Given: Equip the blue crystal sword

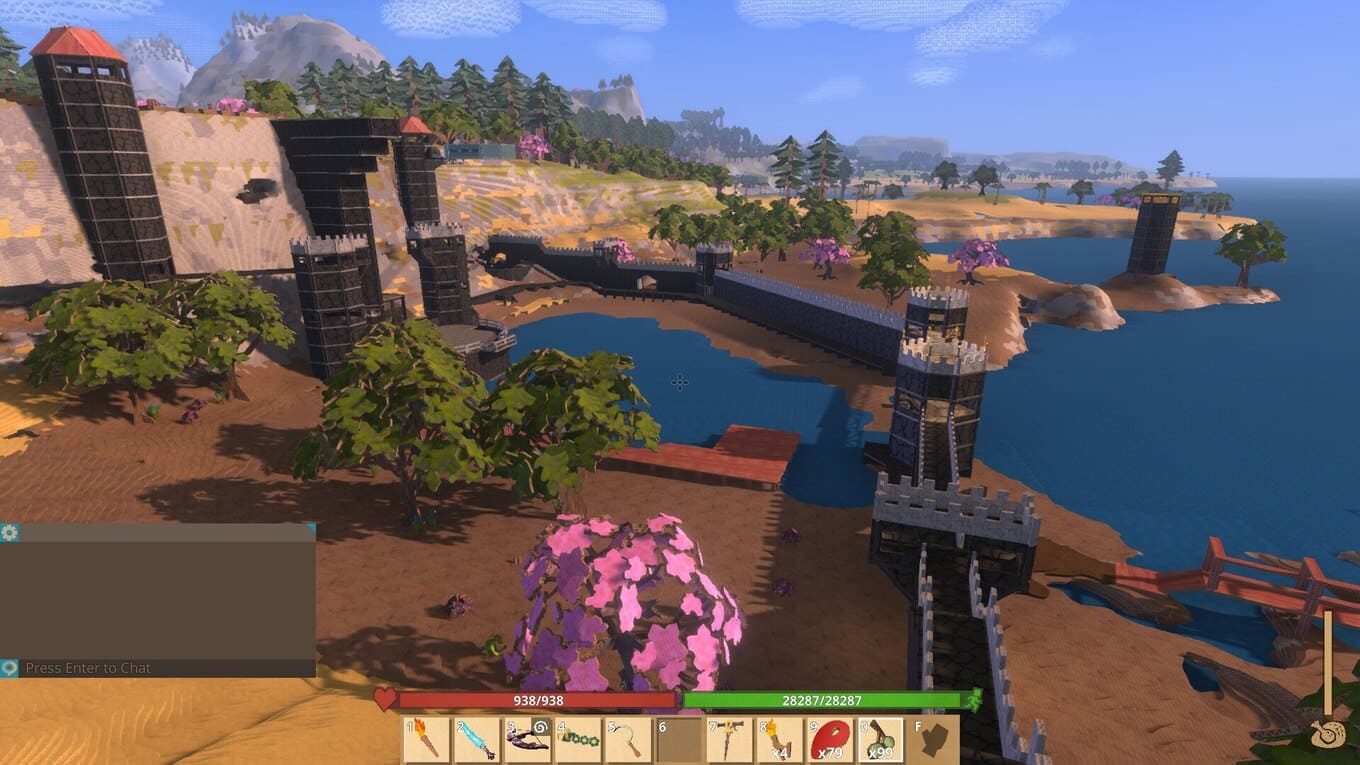Looking at the screenshot, I should pos(477,740).
